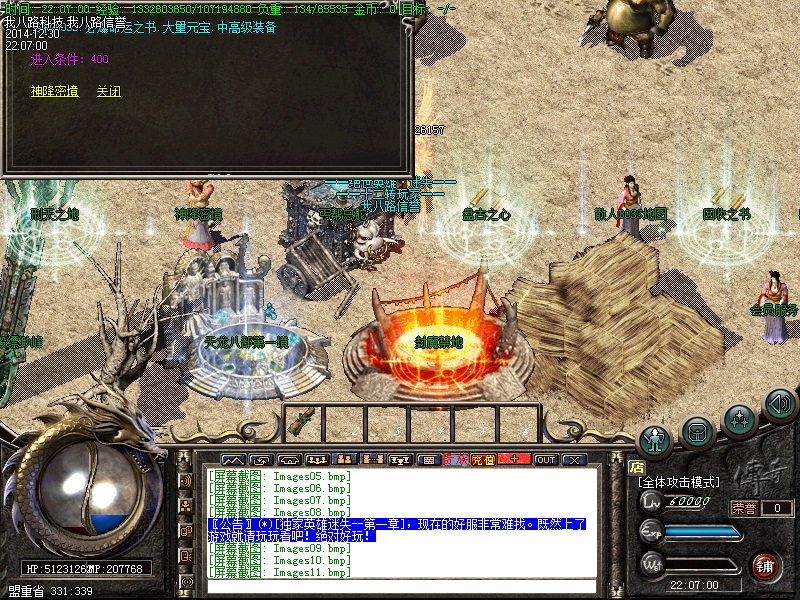
Task: Click the OUT button on chat toolbar
Action: click(x=545, y=460)
